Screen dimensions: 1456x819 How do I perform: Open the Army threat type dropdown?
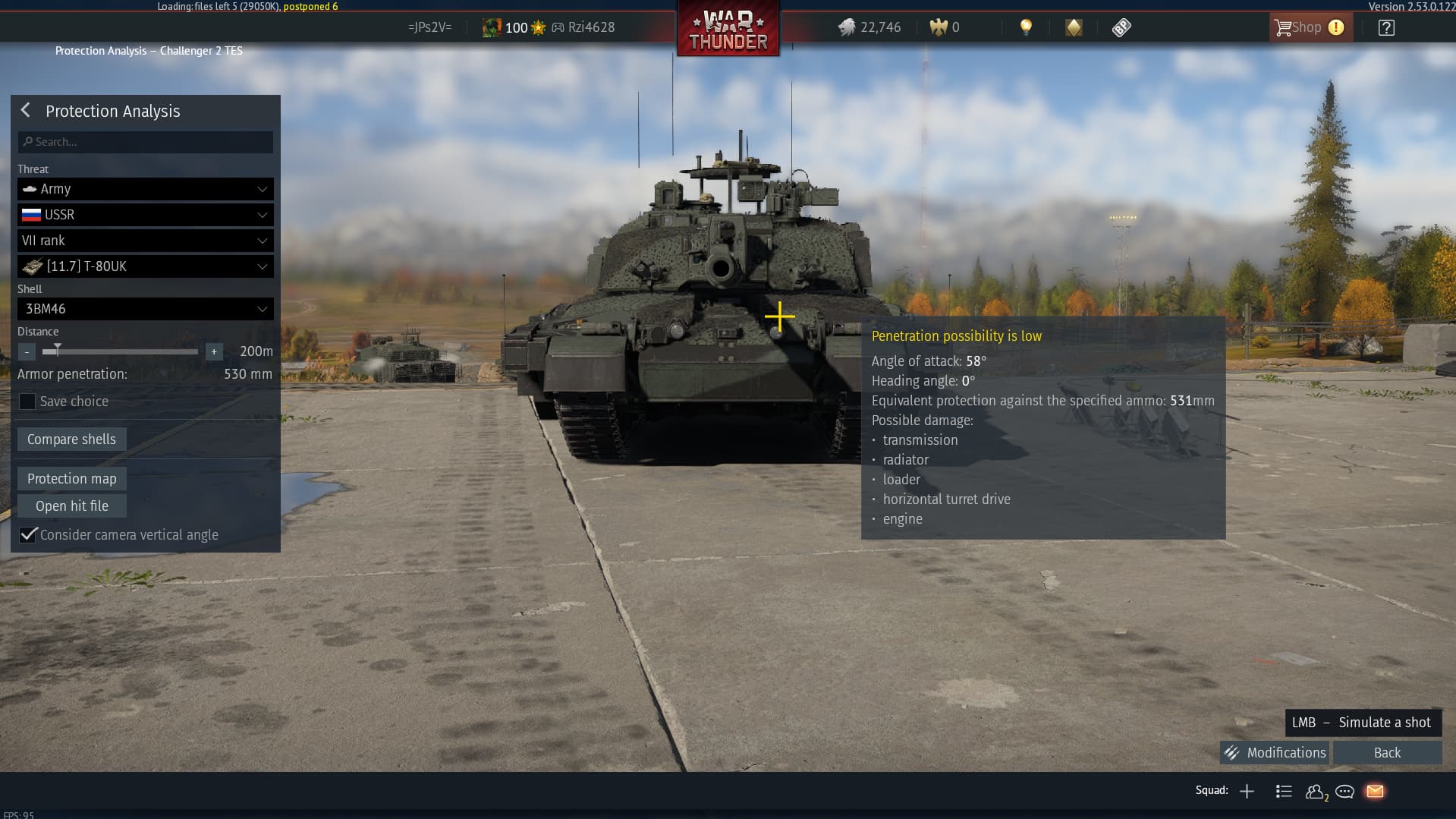146,189
